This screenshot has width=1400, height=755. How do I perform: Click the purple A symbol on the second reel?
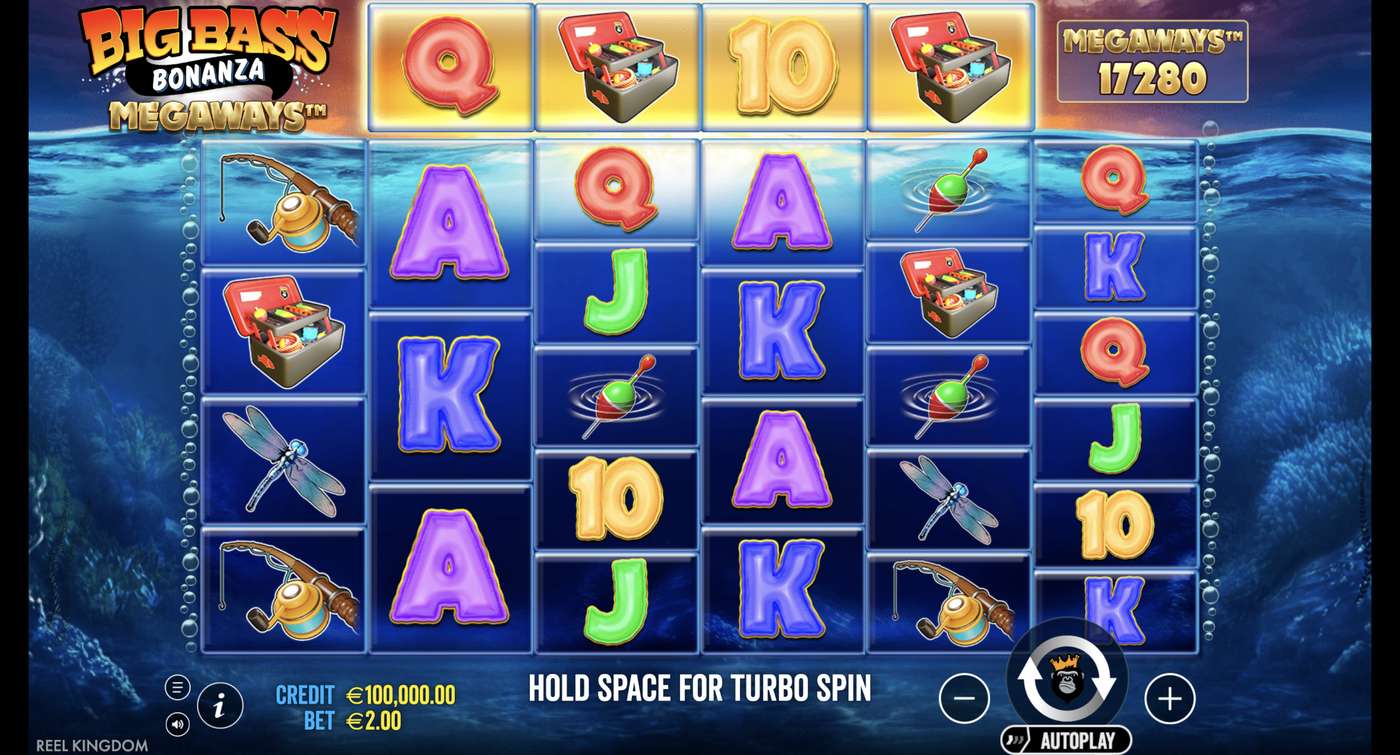tap(450, 218)
